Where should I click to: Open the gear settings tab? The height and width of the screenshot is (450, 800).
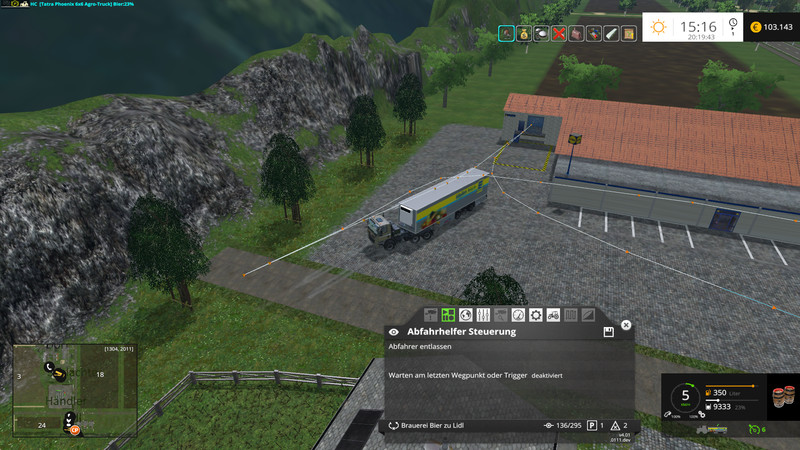(x=535, y=315)
